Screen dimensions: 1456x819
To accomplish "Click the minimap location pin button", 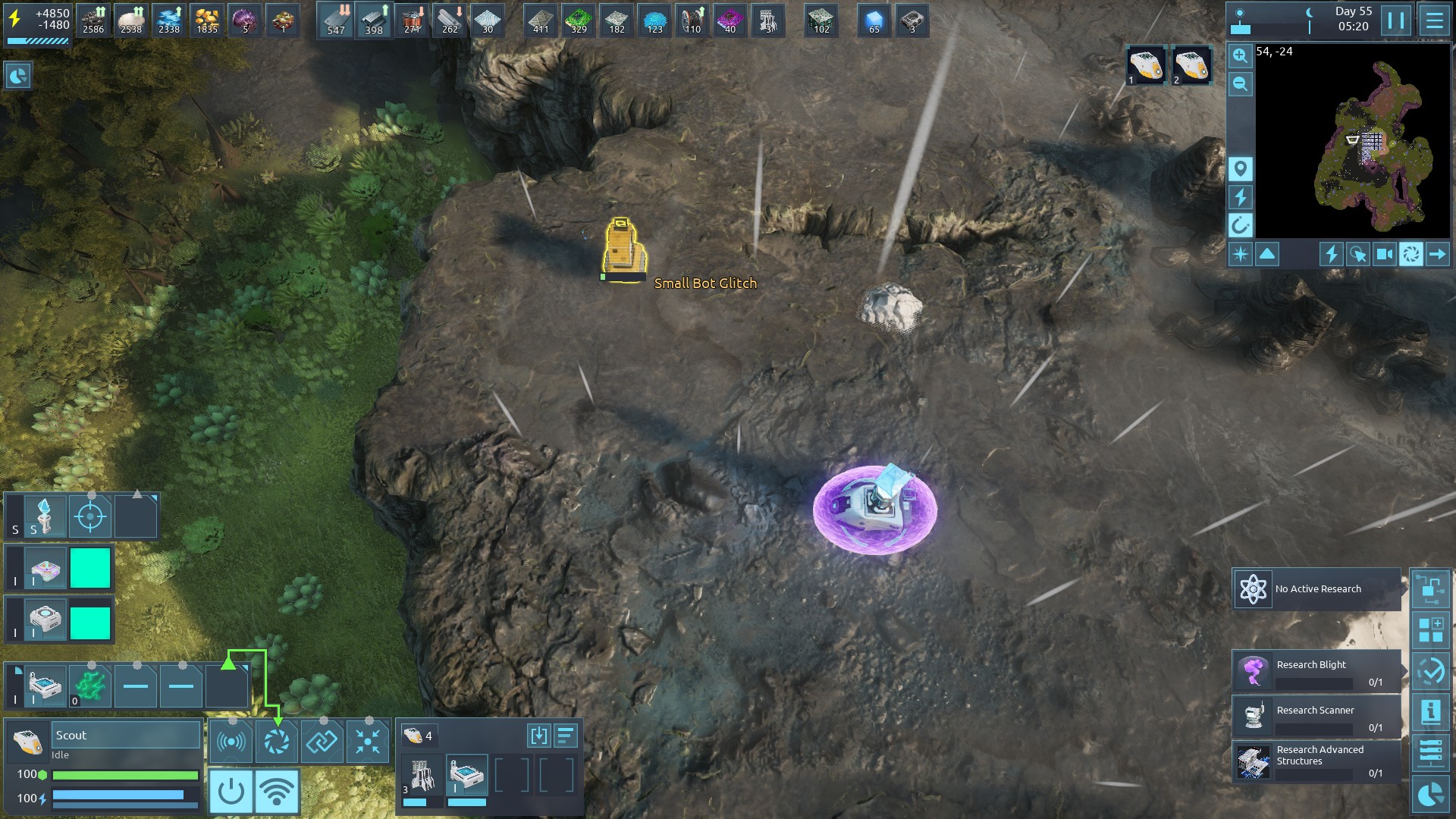I will (x=1240, y=168).
